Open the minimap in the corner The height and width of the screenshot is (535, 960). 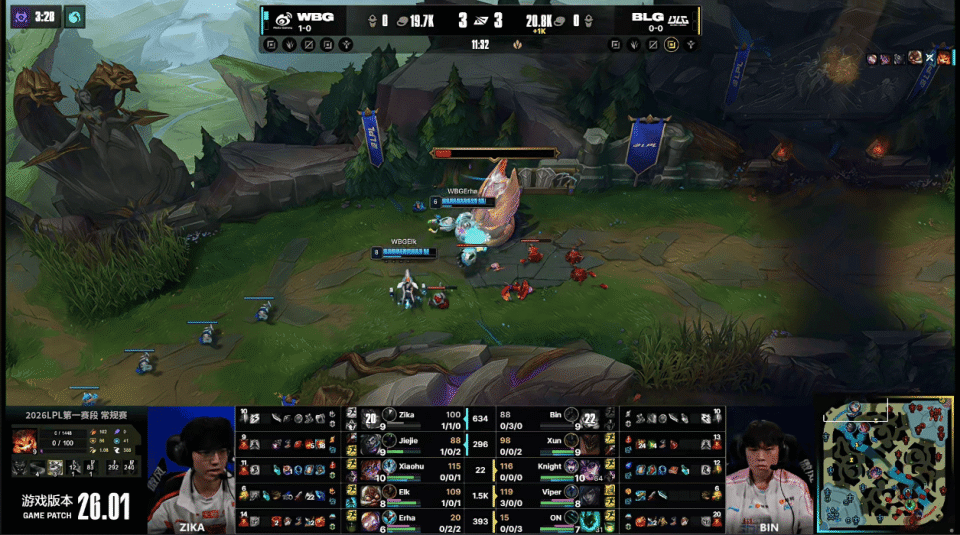[x=886, y=466]
